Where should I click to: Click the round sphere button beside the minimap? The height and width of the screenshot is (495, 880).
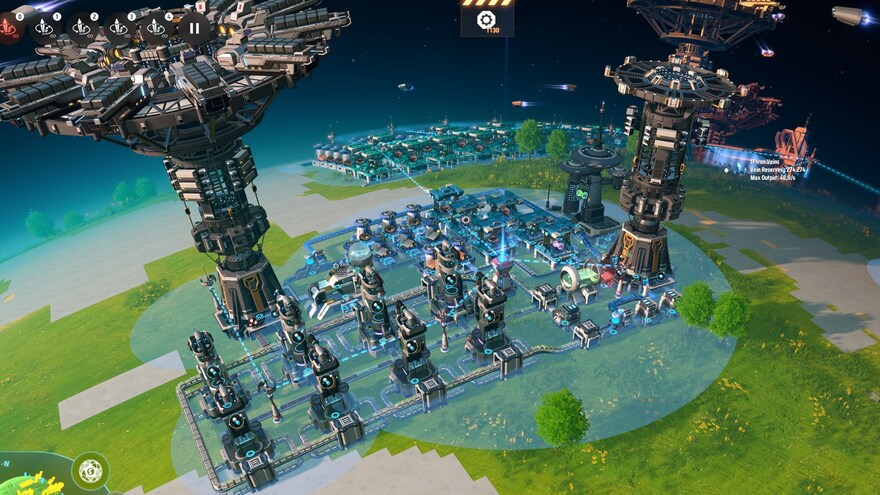(91, 470)
